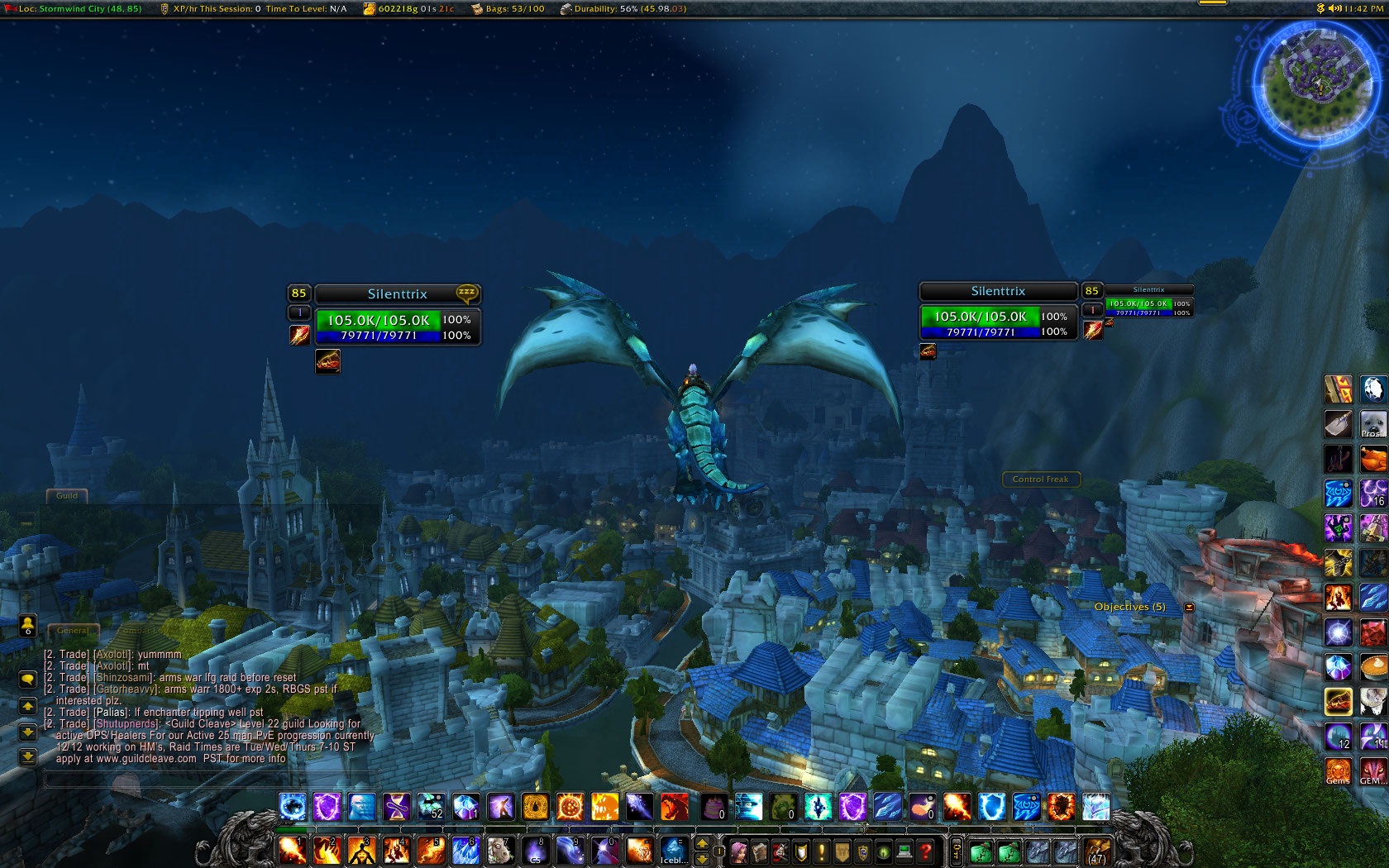This screenshot has height=868, width=1389.
Task: Use the red dragon mount icon
Action: (x=675, y=806)
